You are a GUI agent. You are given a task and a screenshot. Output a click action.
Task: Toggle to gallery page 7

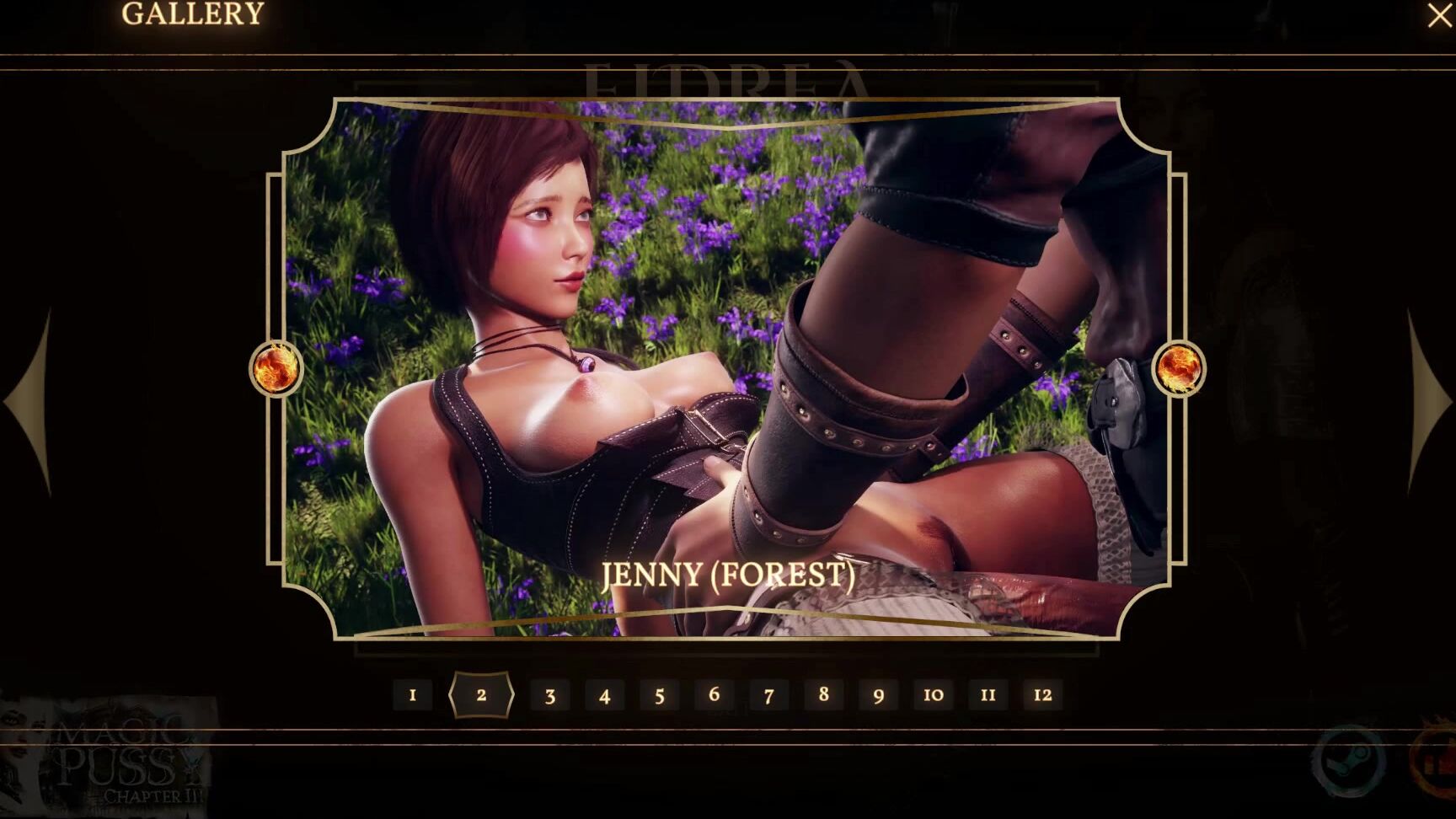[x=768, y=696]
